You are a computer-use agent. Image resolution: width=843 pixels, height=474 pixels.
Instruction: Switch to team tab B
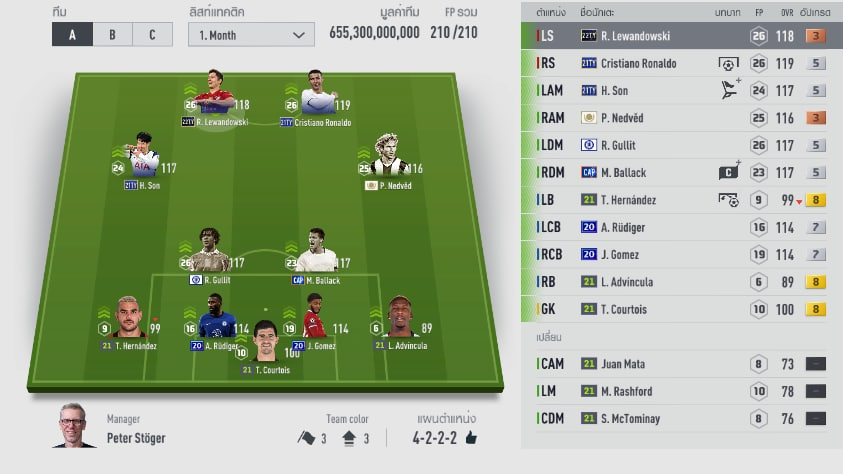(x=112, y=35)
